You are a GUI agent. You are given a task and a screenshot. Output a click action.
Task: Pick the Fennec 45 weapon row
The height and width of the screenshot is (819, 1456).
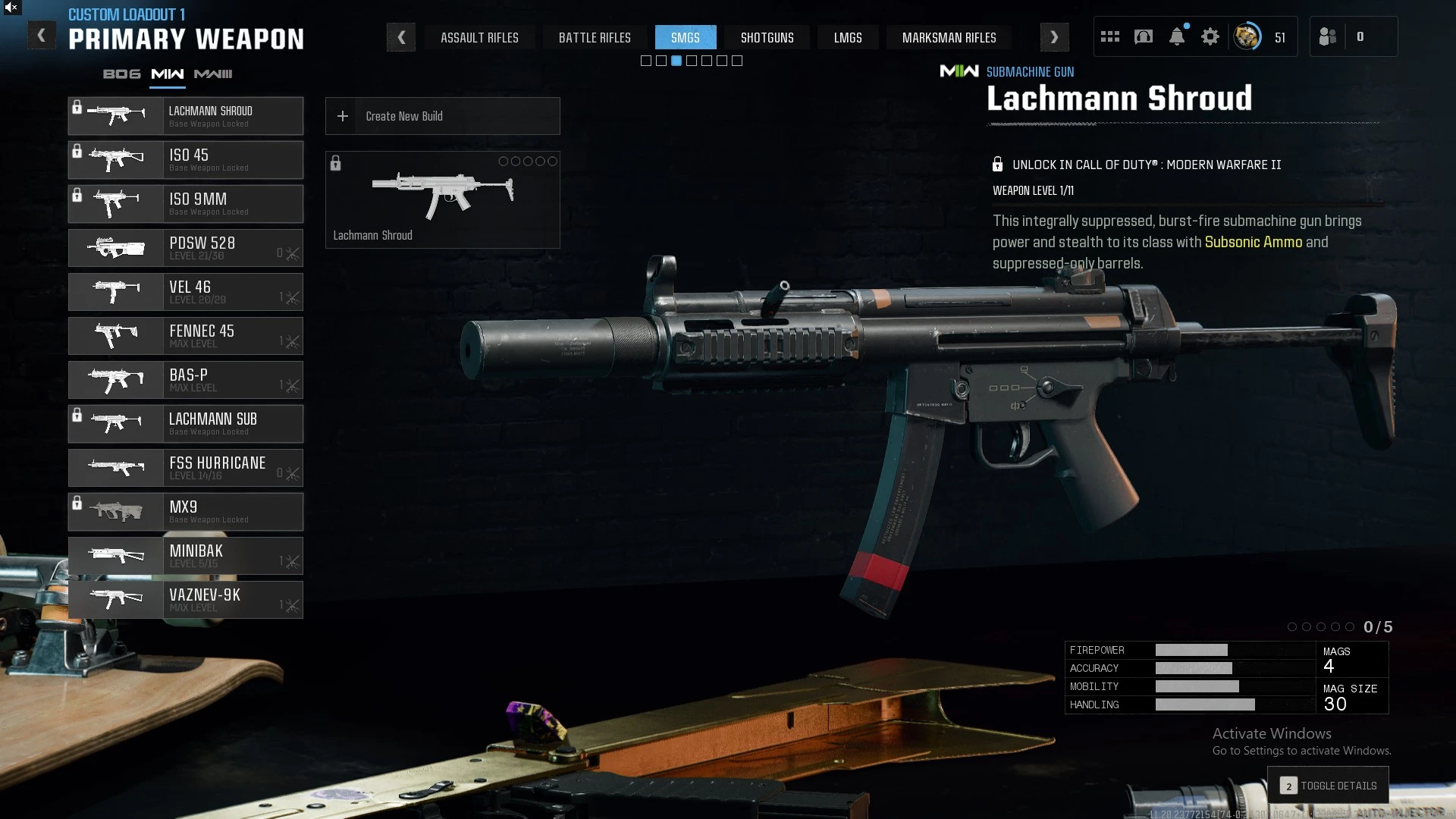186,336
